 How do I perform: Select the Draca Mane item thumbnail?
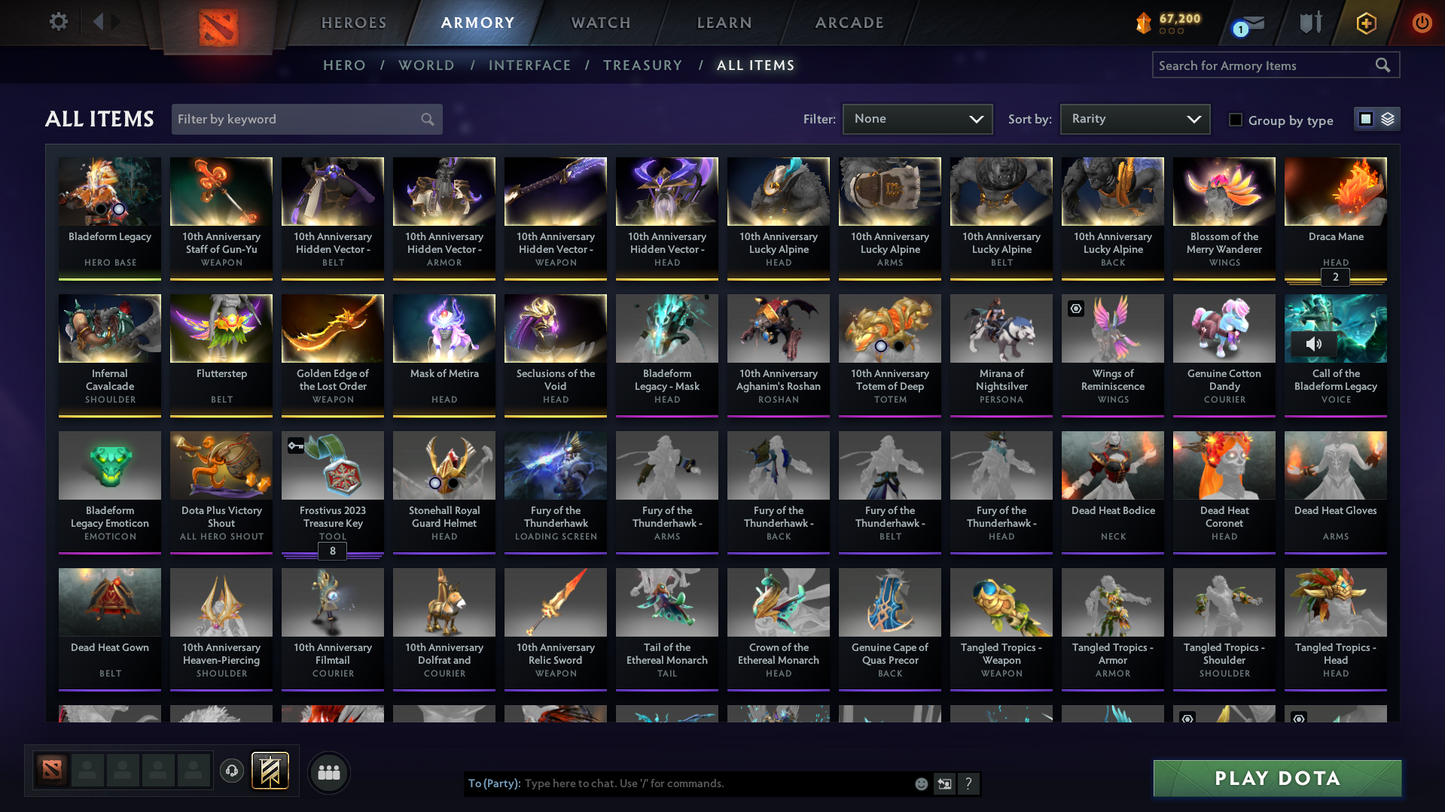pyautogui.click(x=1334, y=190)
